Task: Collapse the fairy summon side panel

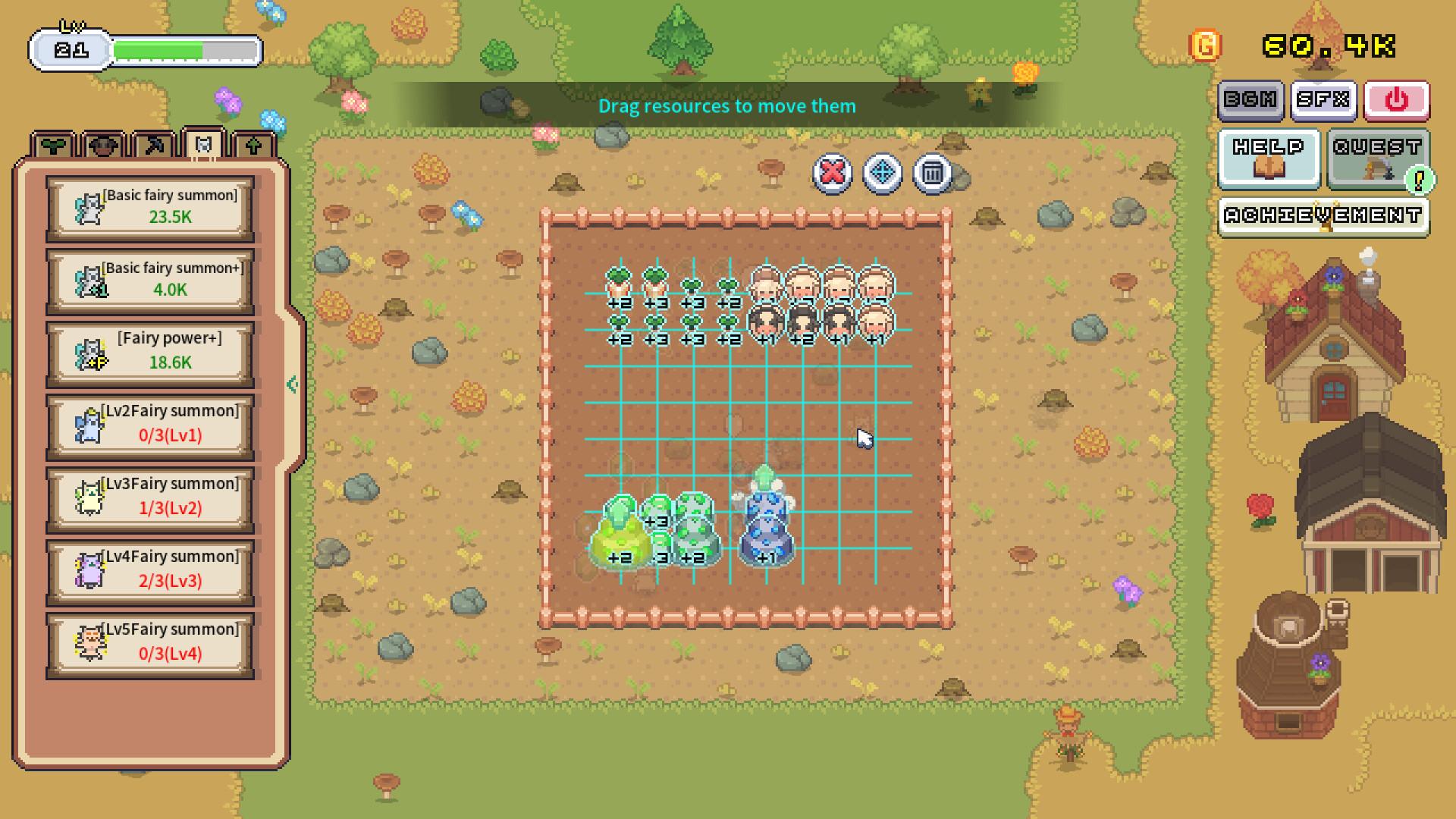Action: 291,384
